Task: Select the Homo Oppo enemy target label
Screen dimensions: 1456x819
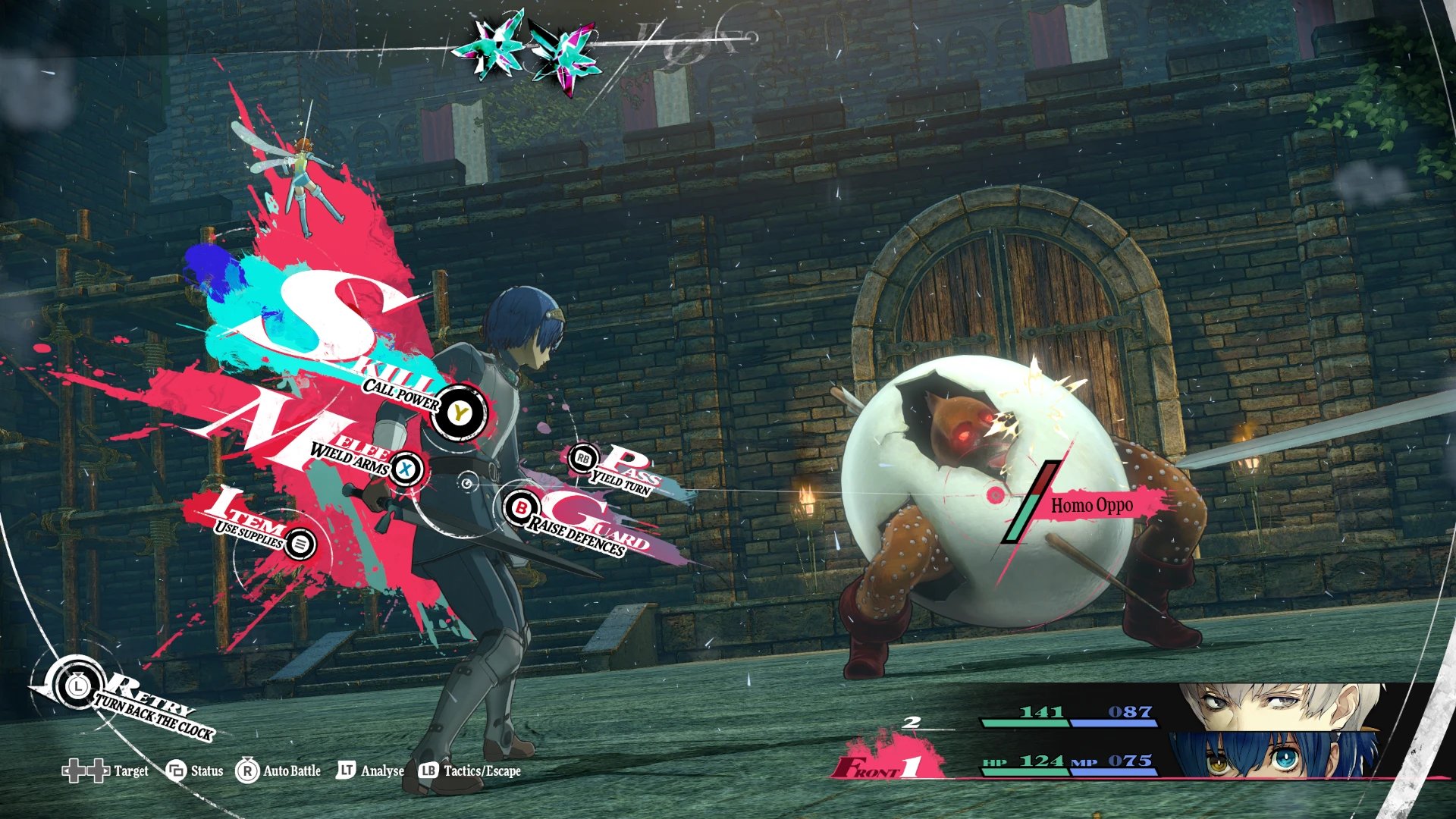Action: pos(1091,505)
